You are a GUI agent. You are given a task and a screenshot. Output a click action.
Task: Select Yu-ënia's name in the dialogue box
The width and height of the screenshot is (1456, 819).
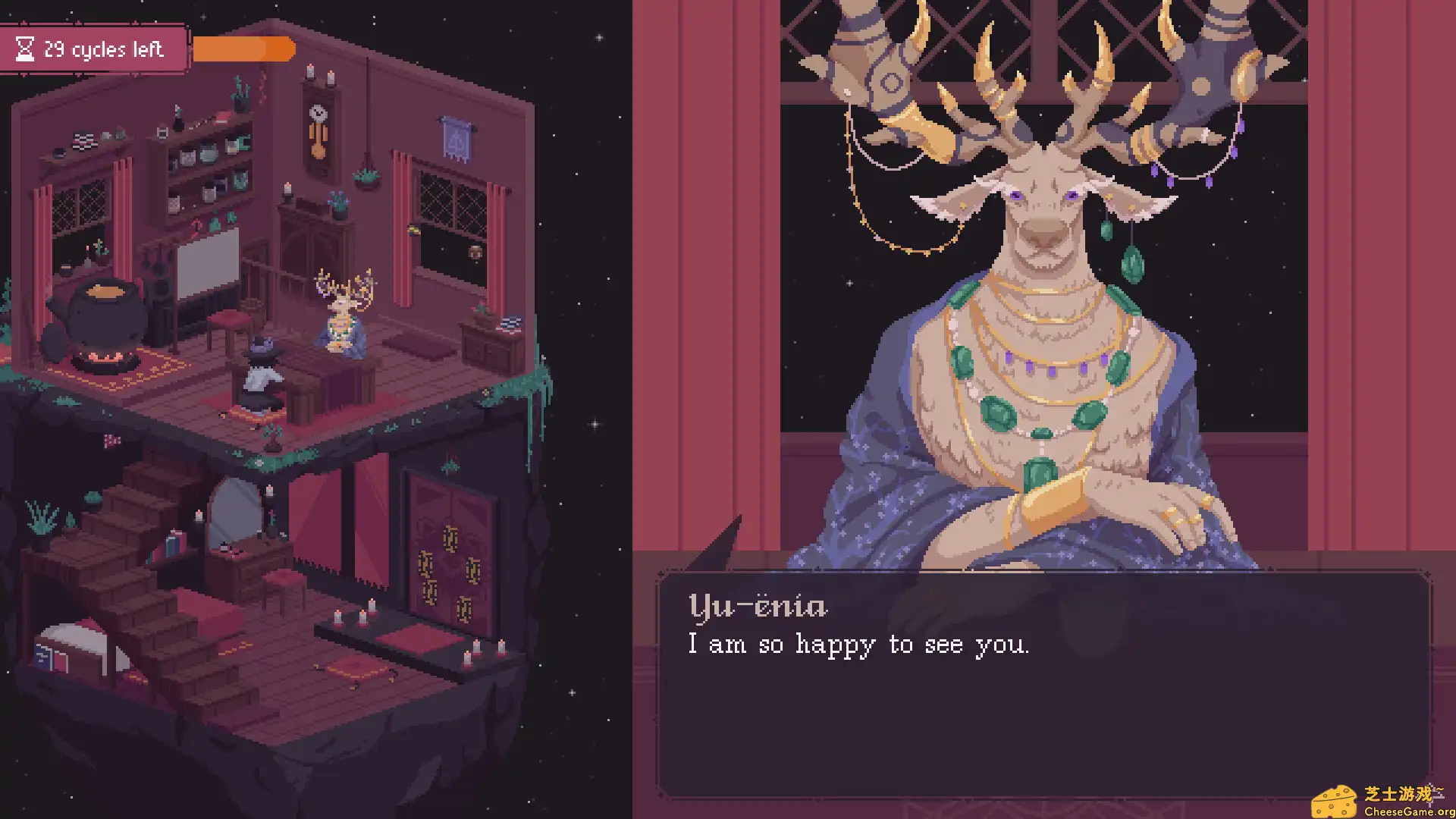pyautogui.click(x=758, y=605)
